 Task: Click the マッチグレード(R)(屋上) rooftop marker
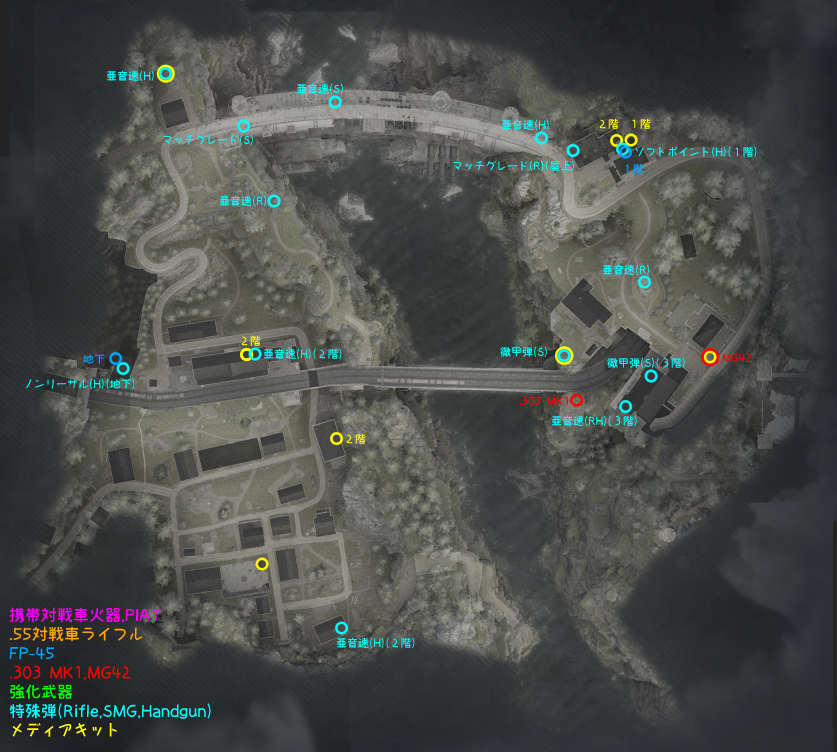[573, 150]
